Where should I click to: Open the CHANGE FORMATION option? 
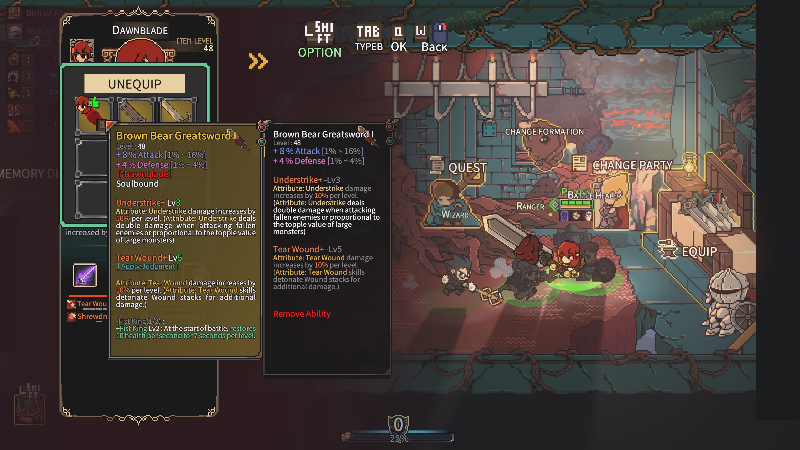point(543,132)
